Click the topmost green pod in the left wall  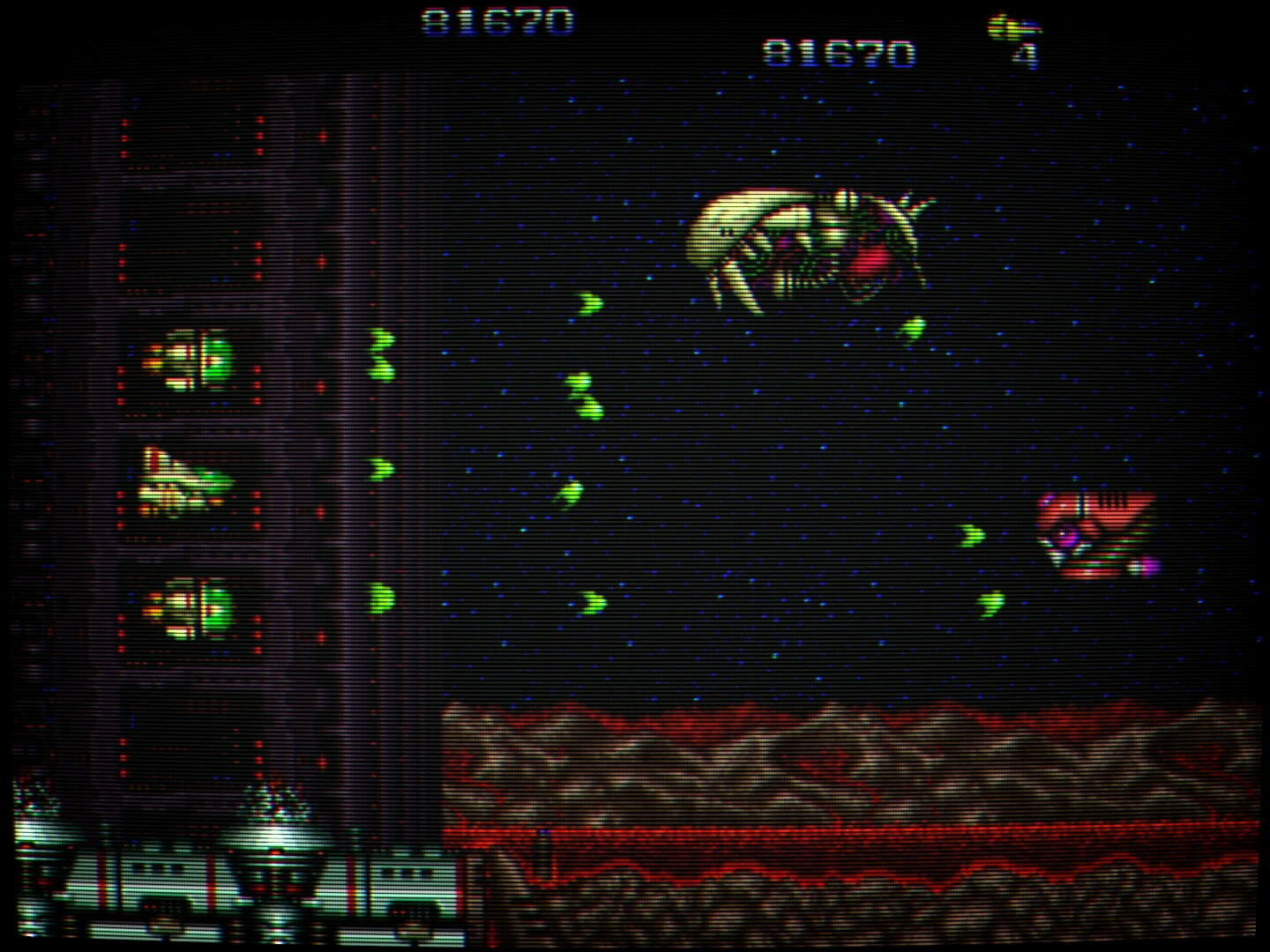click(x=190, y=361)
